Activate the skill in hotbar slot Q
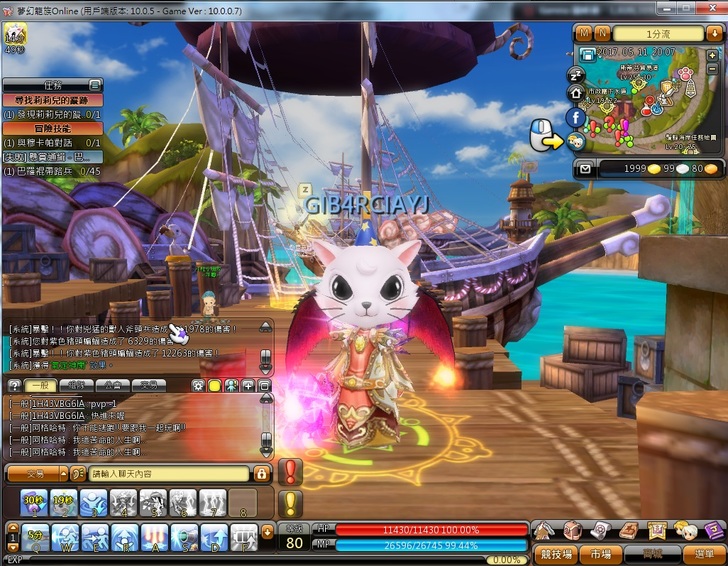This screenshot has height=566, width=728. point(35,537)
